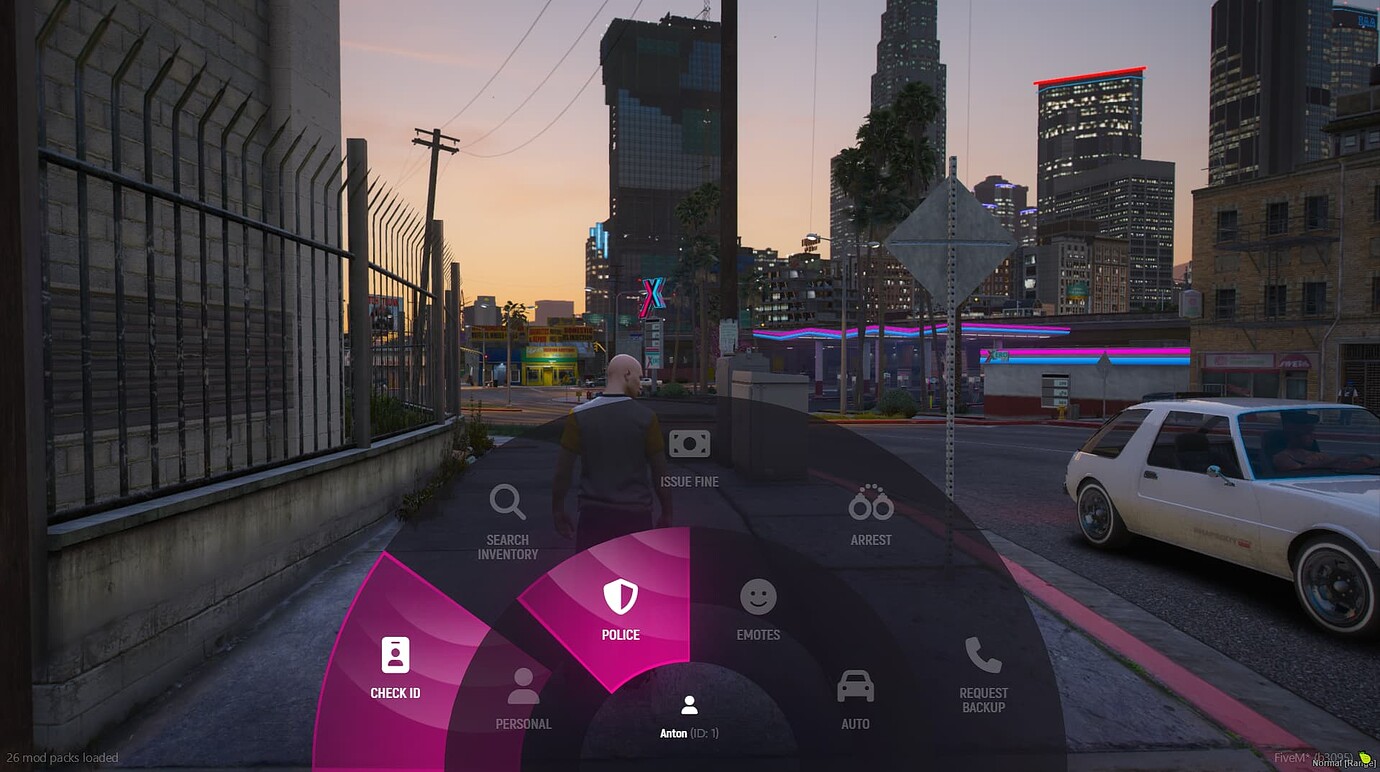Select Anton's player icon in the center
1380x772 pixels.
click(689, 705)
